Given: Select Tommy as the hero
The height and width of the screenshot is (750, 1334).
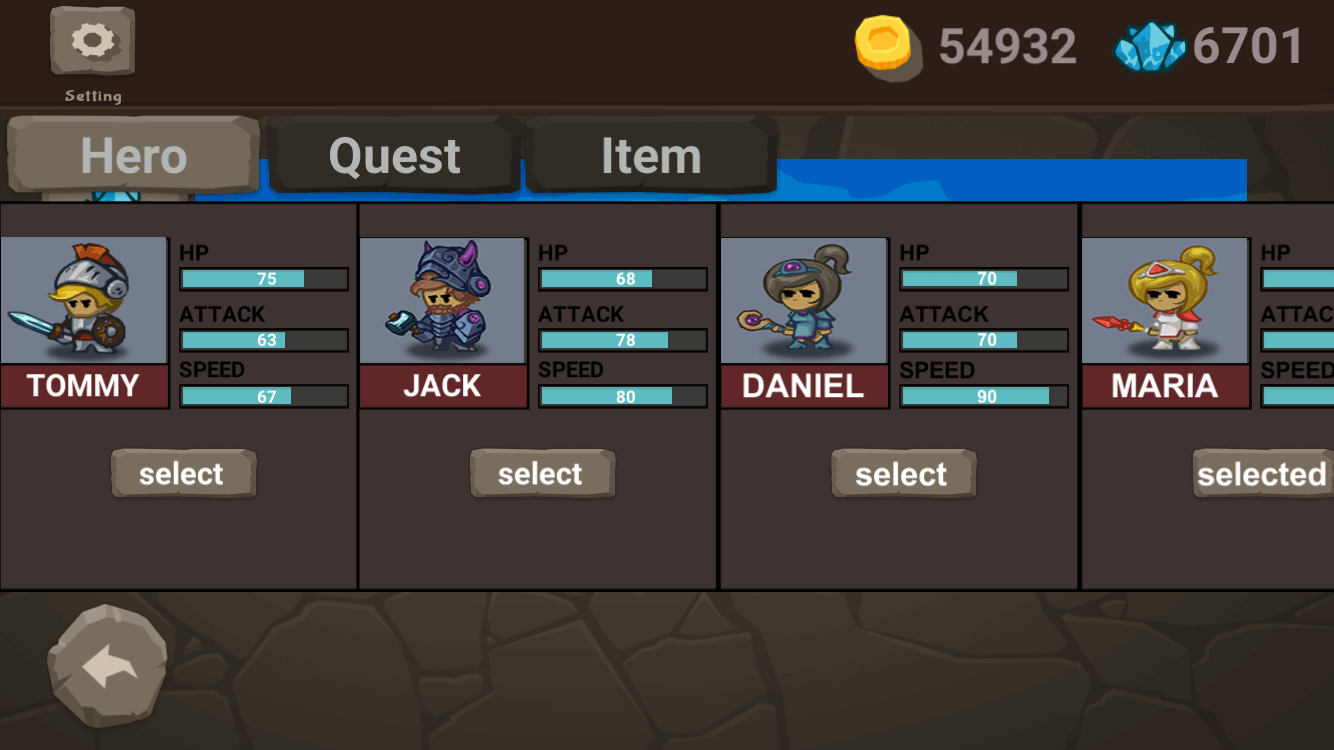Looking at the screenshot, I should coord(182,473).
